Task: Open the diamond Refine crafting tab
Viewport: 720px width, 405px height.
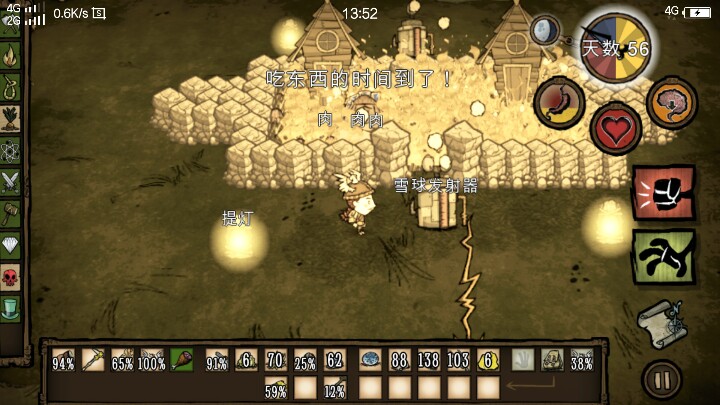Action: (x=11, y=244)
